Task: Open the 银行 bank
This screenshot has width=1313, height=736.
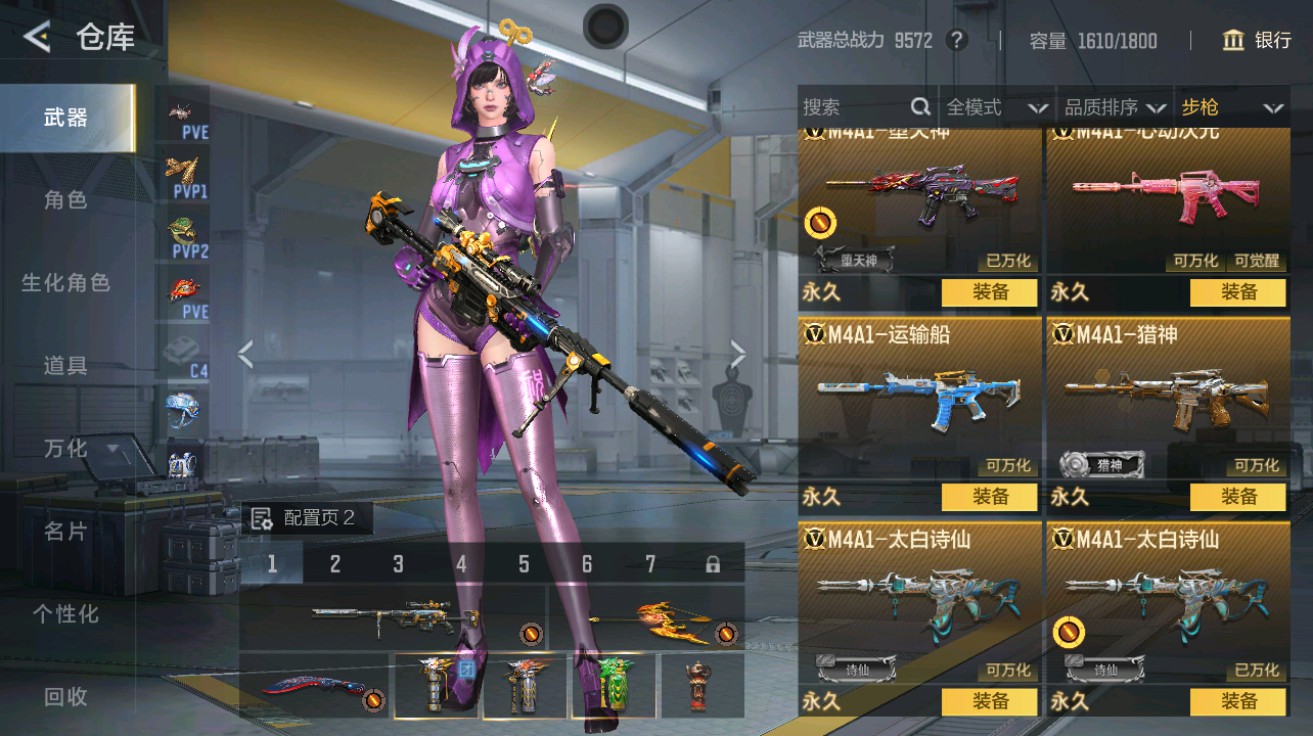Action: coord(1257,40)
